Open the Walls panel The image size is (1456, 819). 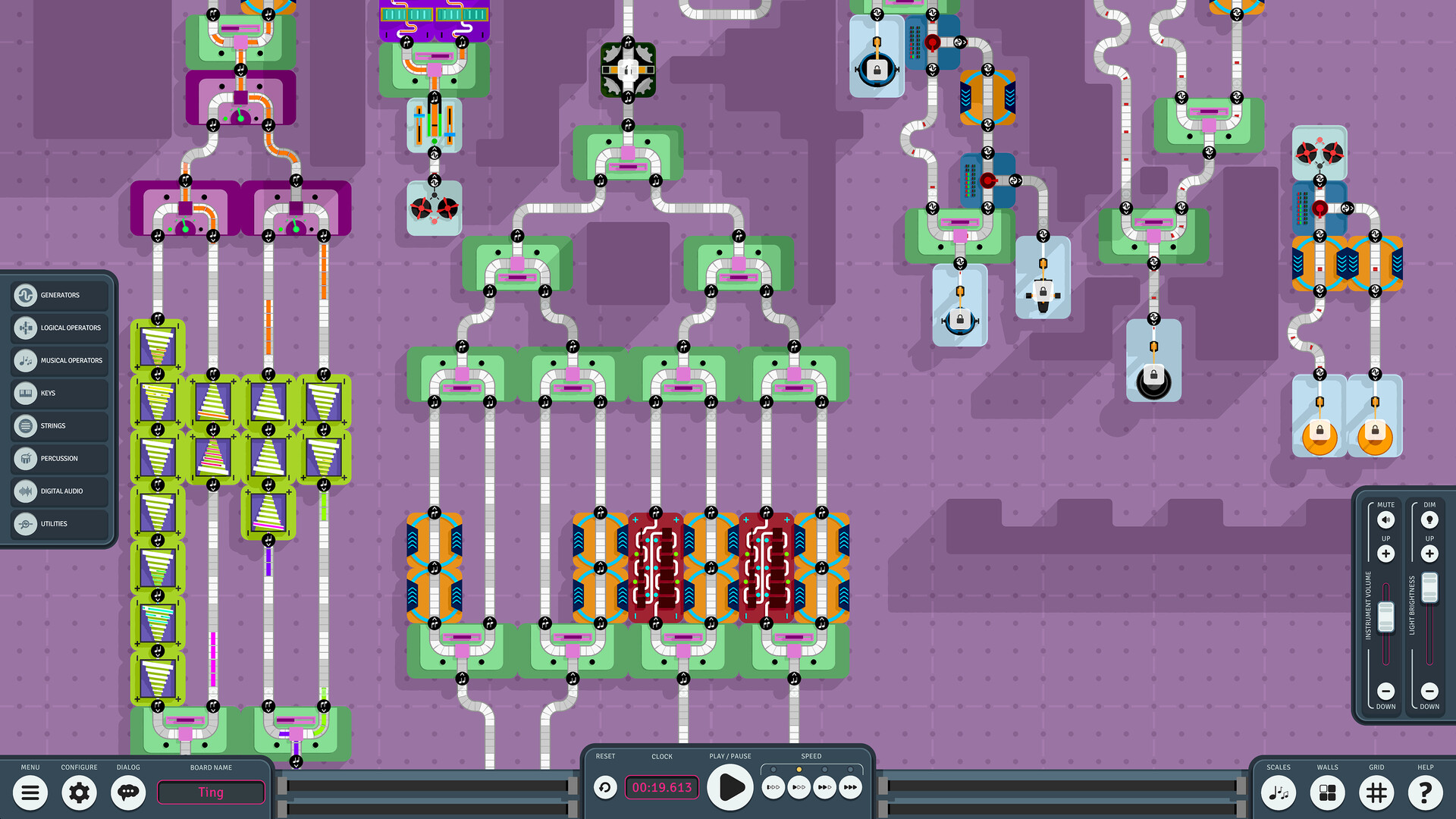pyautogui.click(x=1327, y=792)
